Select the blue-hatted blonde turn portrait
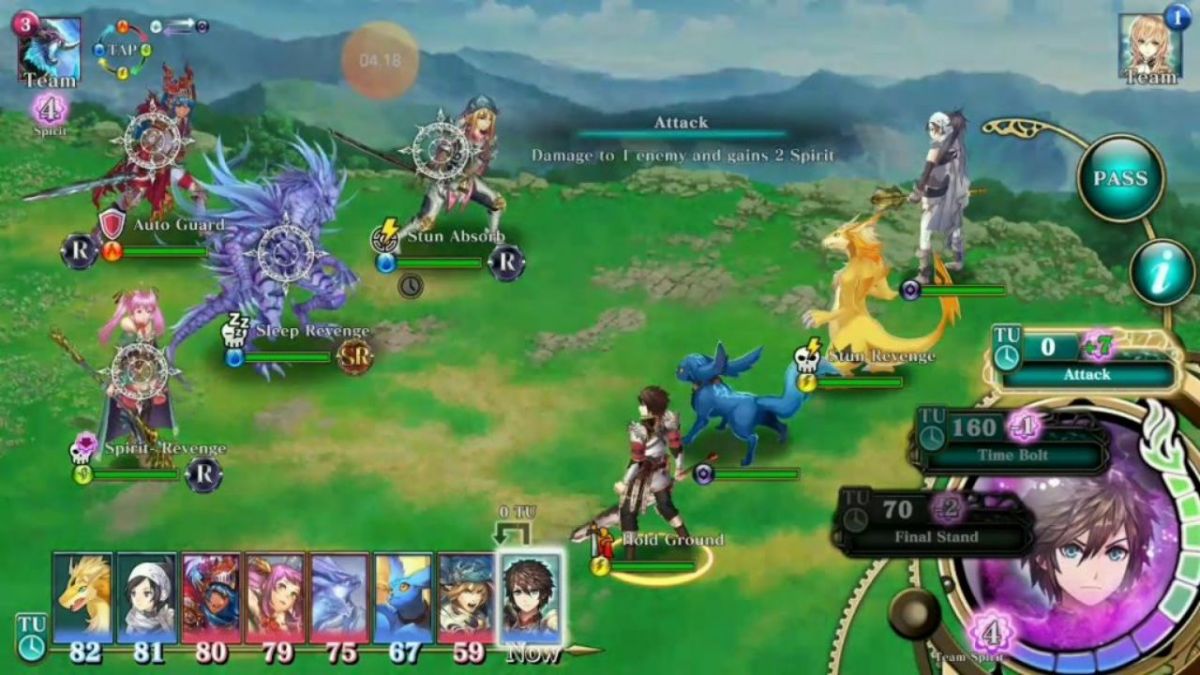 click(x=466, y=596)
